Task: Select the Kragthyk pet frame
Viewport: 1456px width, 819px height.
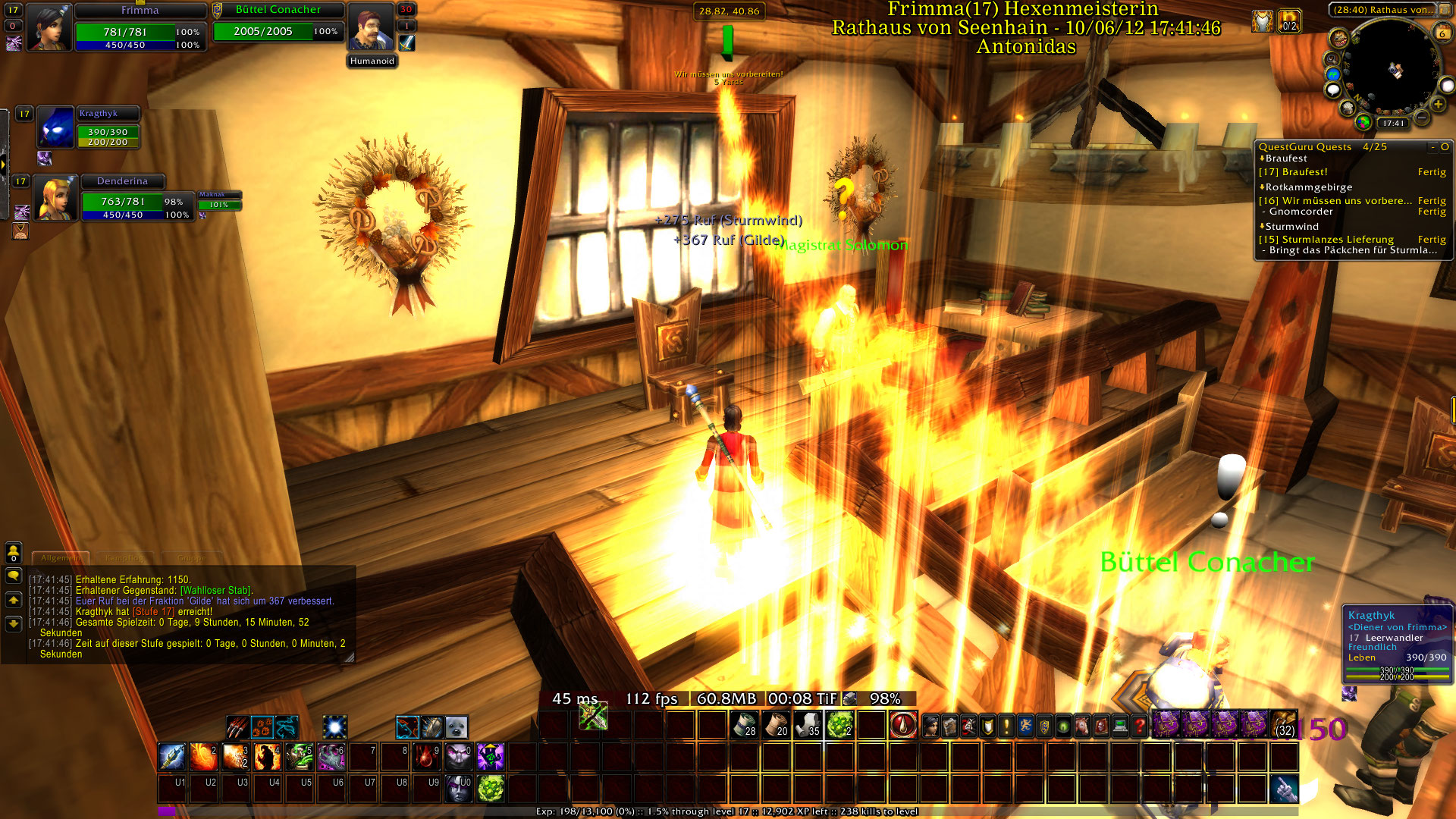Action: coord(56,127)
